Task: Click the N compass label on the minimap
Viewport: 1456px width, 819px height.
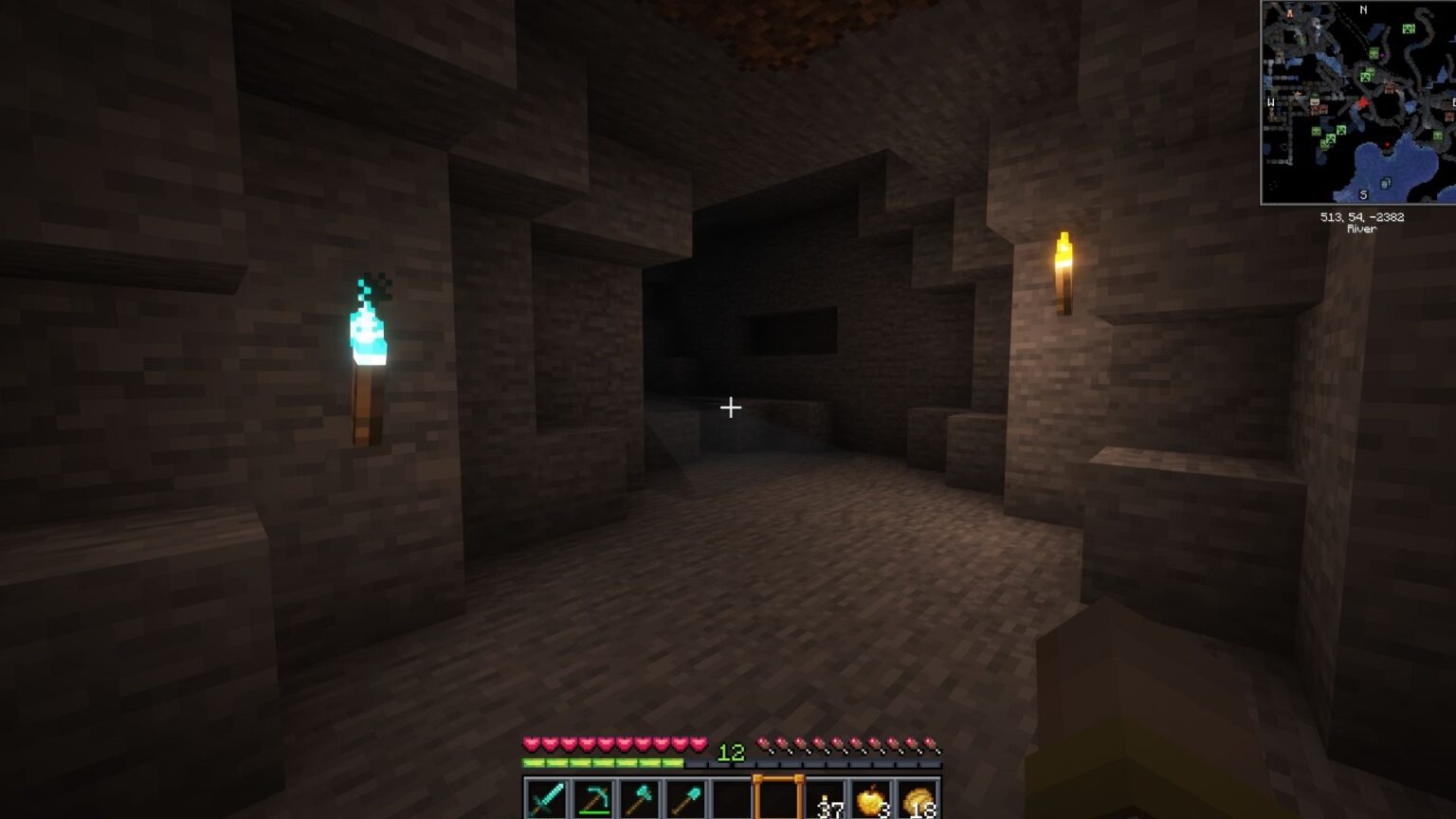Action: pos(1362,9)
